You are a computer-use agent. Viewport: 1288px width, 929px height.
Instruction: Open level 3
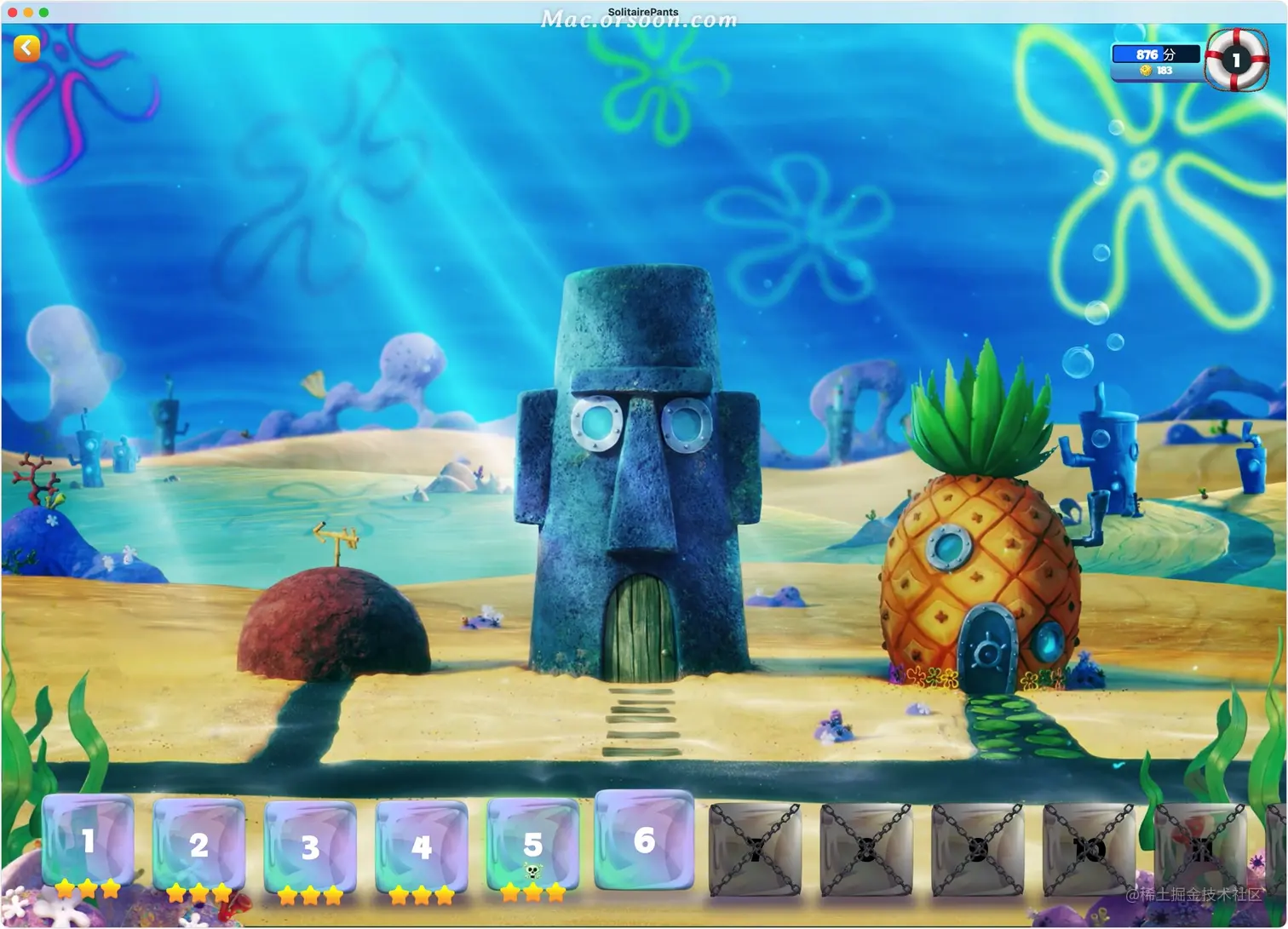point(310,846)
